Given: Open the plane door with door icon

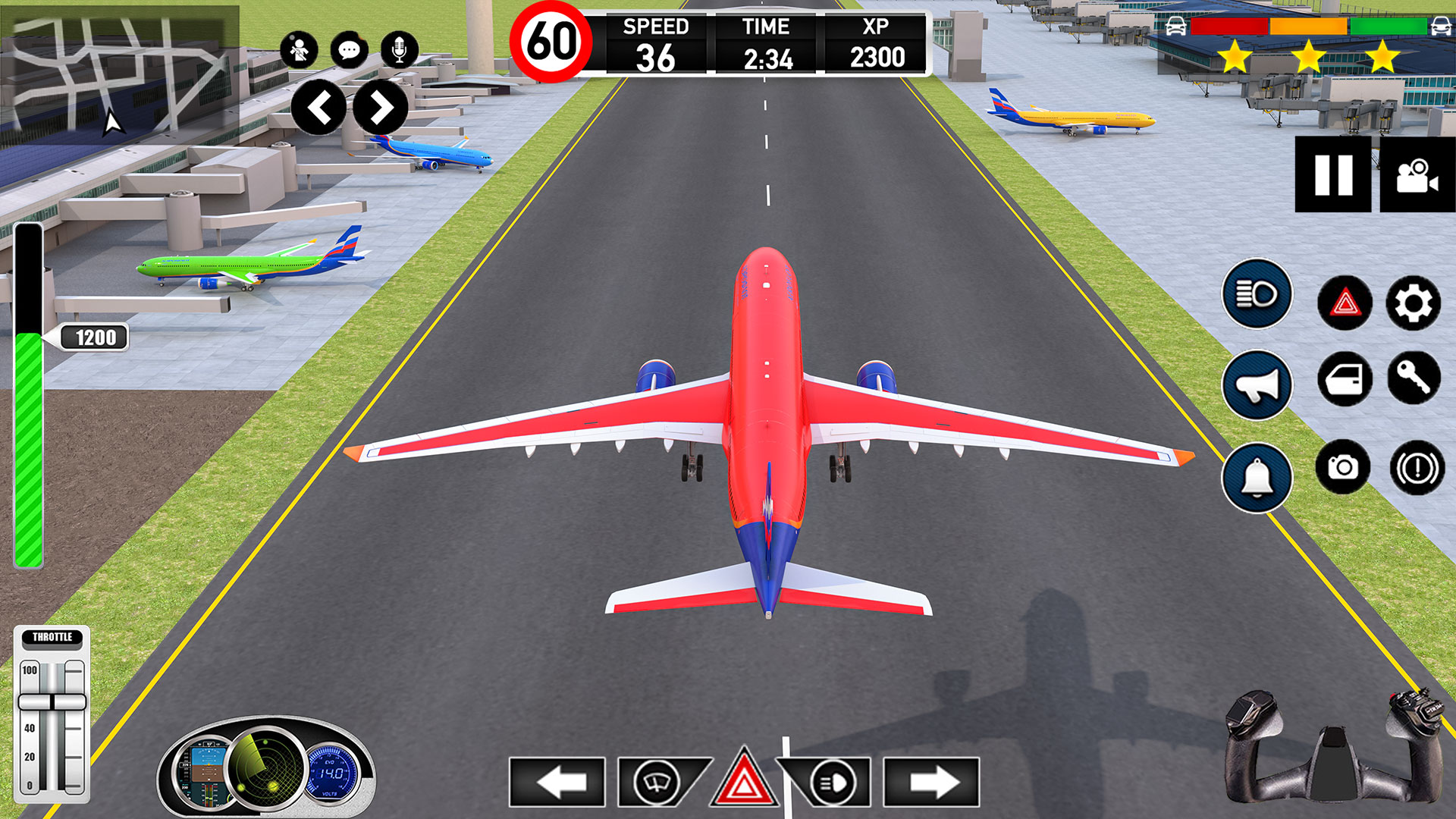Looking at the screenshot, I should (x=1344, y=383).
